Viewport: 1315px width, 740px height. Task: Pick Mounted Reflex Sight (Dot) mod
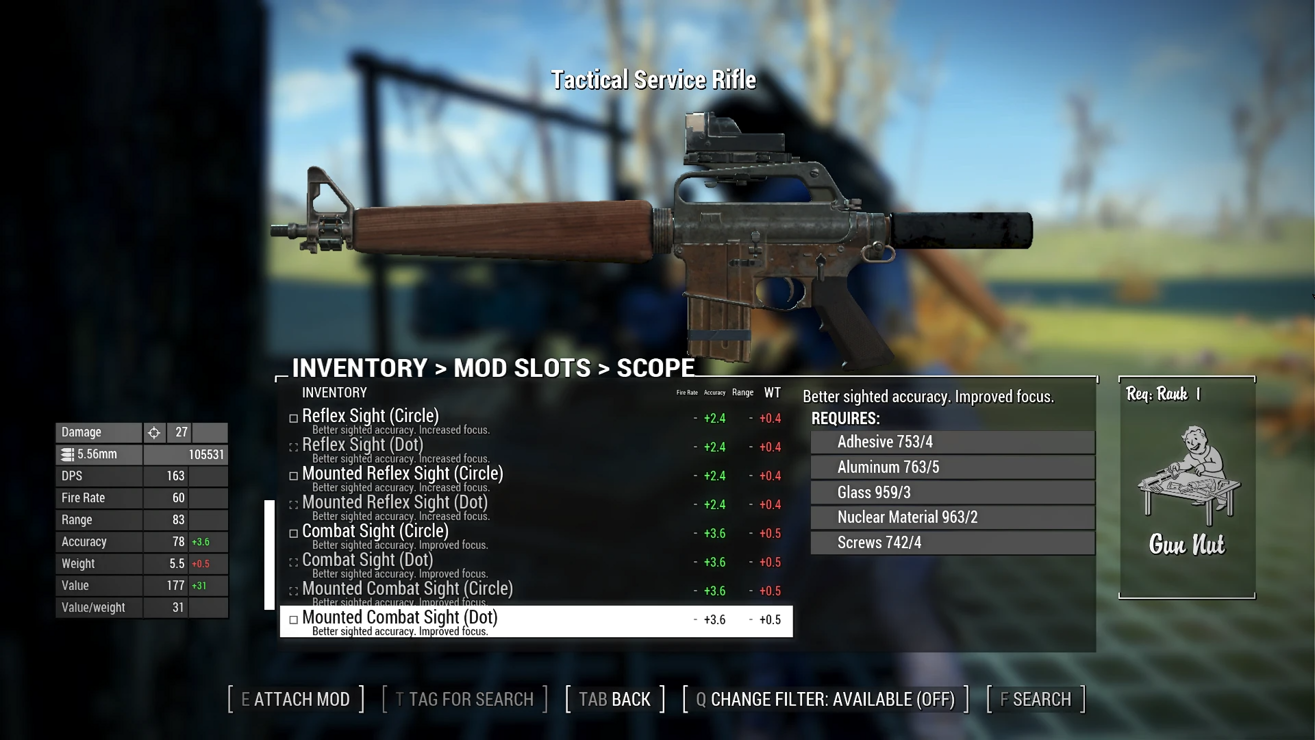tap(394, 503)
